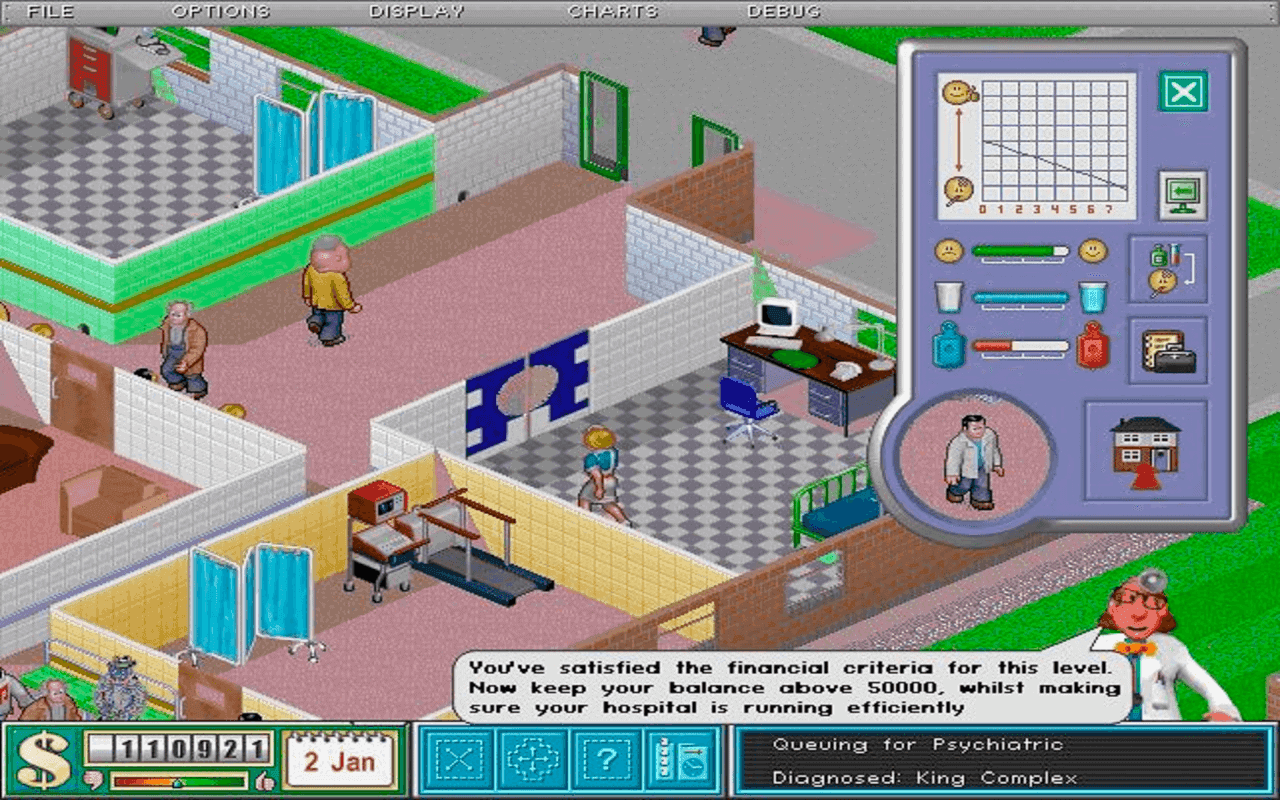Click the crossed diagonal arrows toolbar icon
Image resolution: width=1280 pixels, height=800 pixels.
459,757
